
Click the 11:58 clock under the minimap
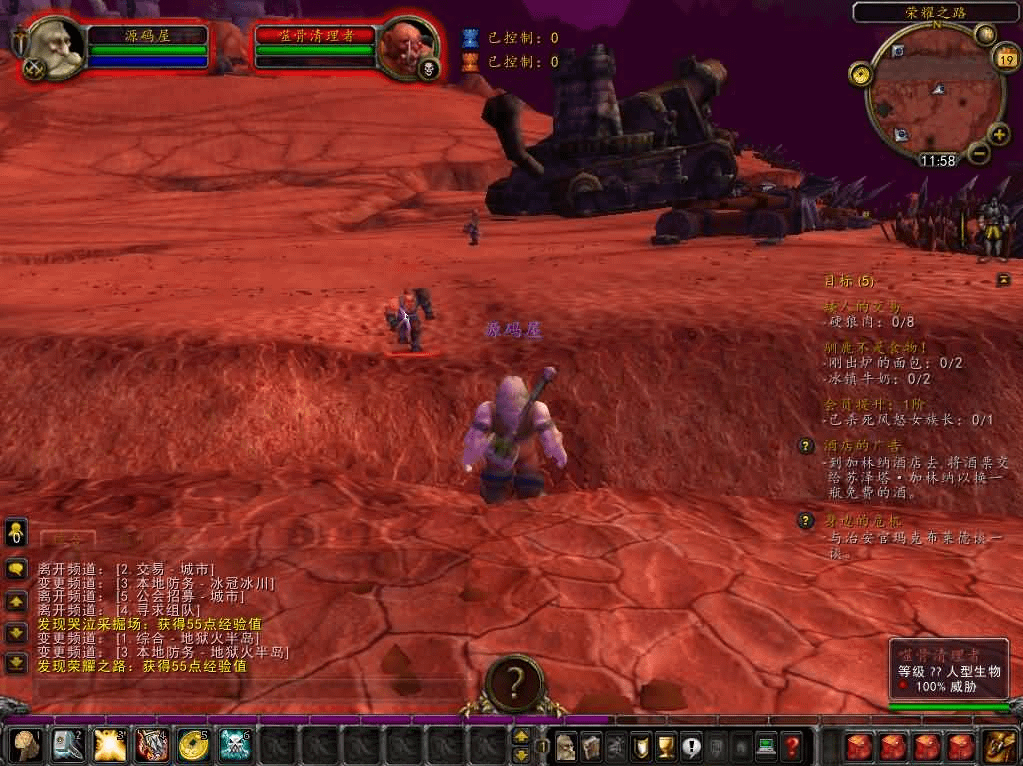937,160
